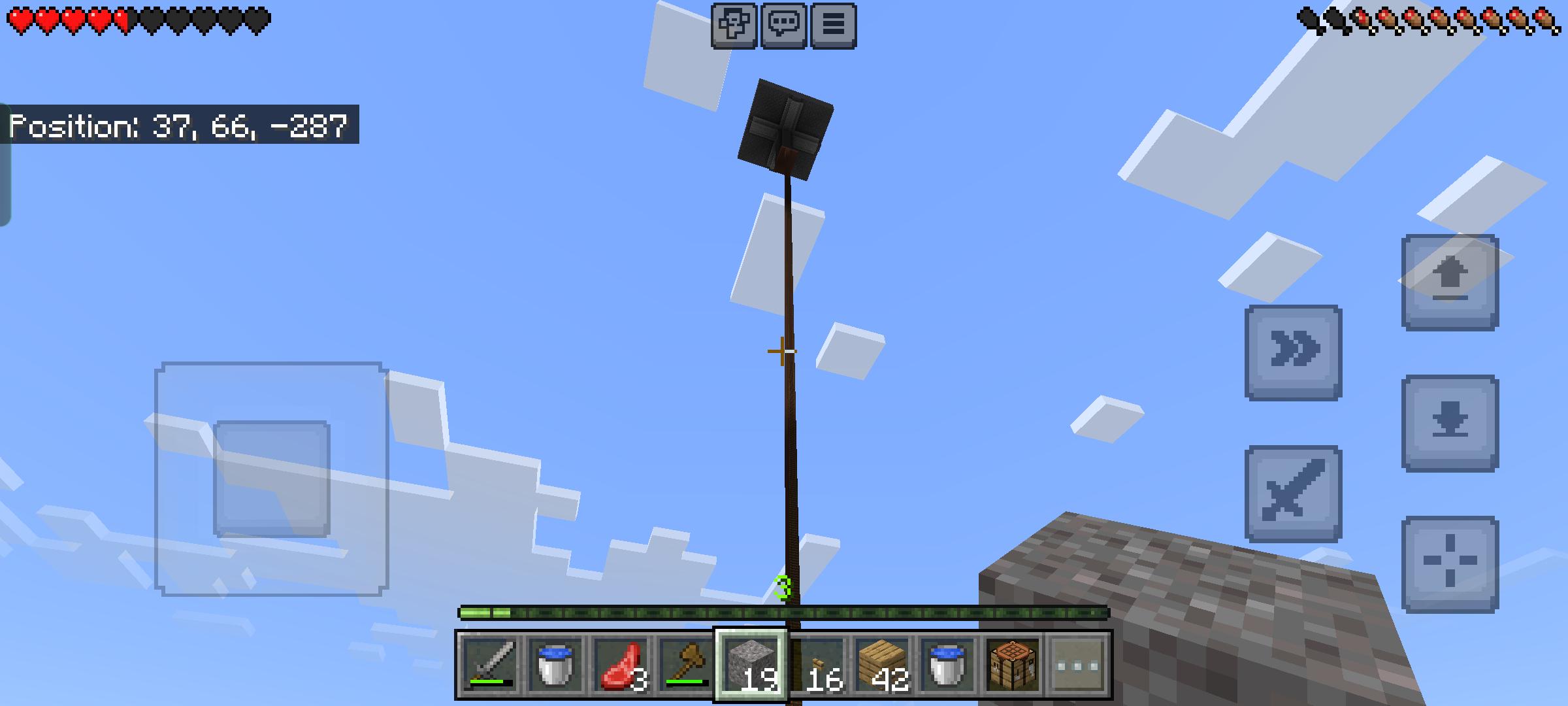Open the emotes menu icon
This screenshot has height=706, width=1568.
coord(734,24)
